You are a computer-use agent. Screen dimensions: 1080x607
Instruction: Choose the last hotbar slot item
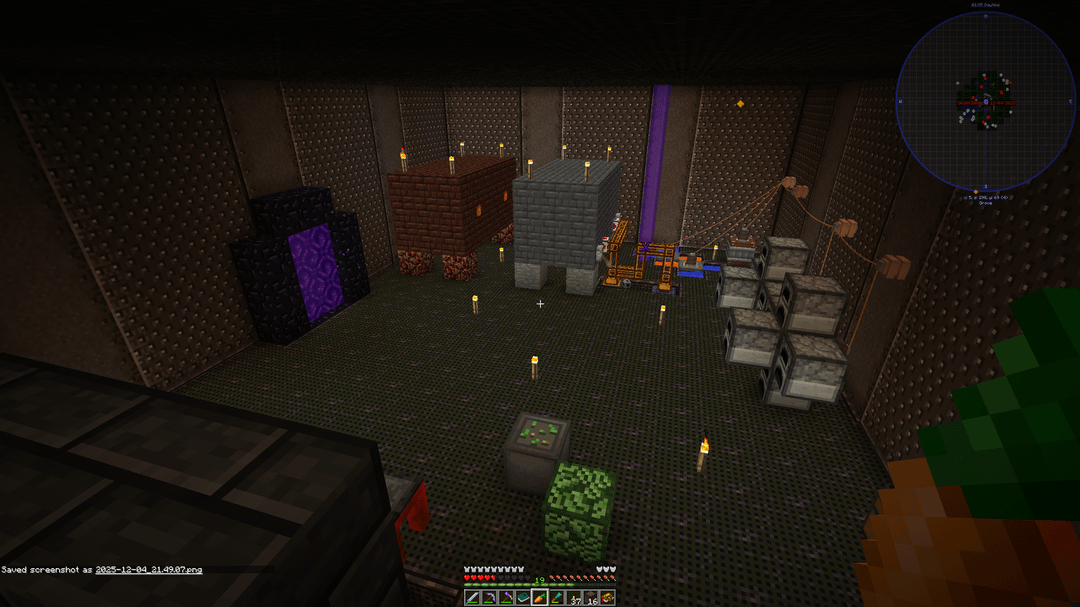point(608,598)
